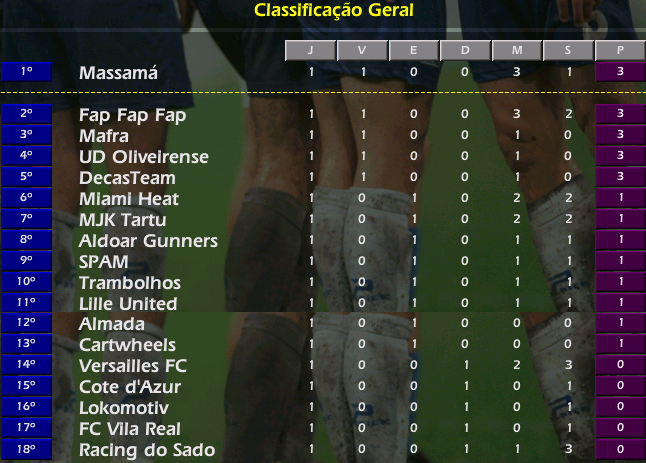Select the SPAM team
Image resolution: width=646 pixels, height=463 pixels.
pyautogui.click(x=103, y=262)
